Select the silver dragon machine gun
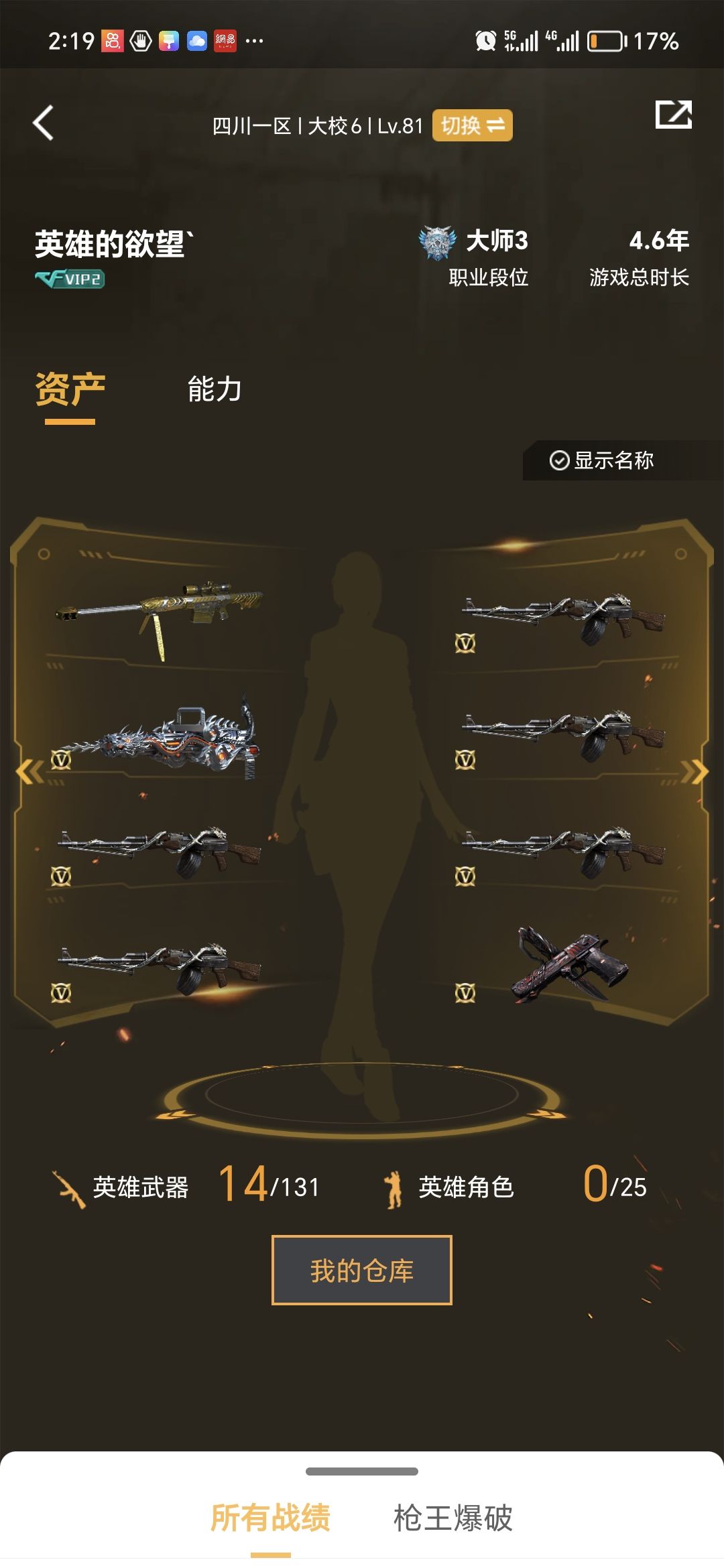 coord(160,738)
